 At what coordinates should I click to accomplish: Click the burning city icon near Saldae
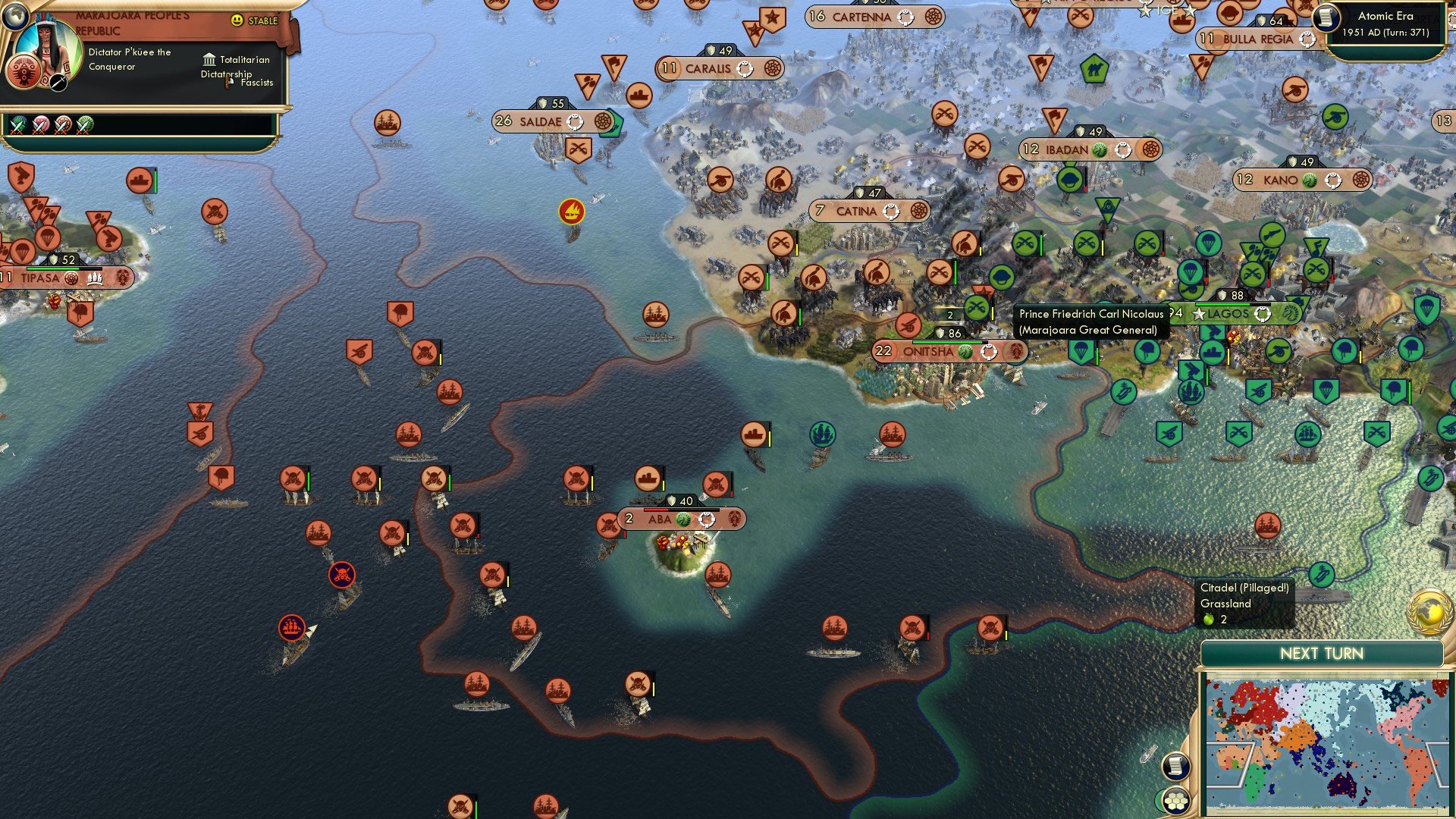[x=573, y=212]
